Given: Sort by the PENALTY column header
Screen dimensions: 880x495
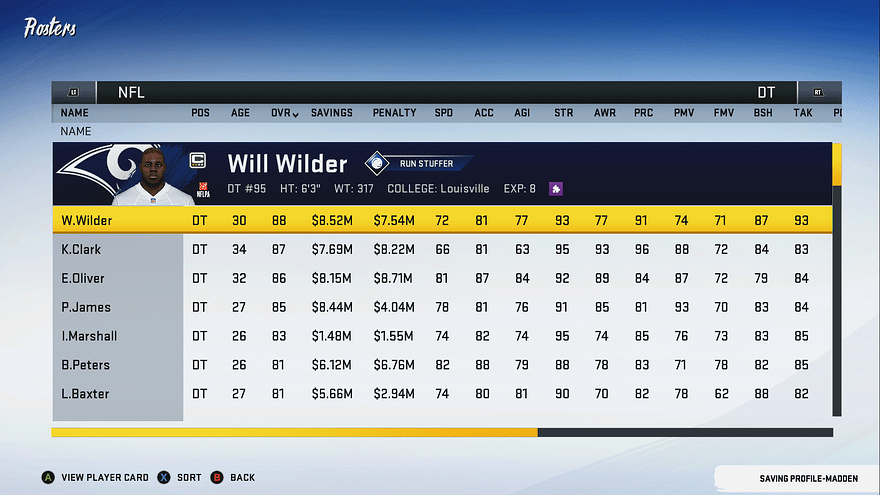Looking at the screenshot, I should (x=394, y=113).
